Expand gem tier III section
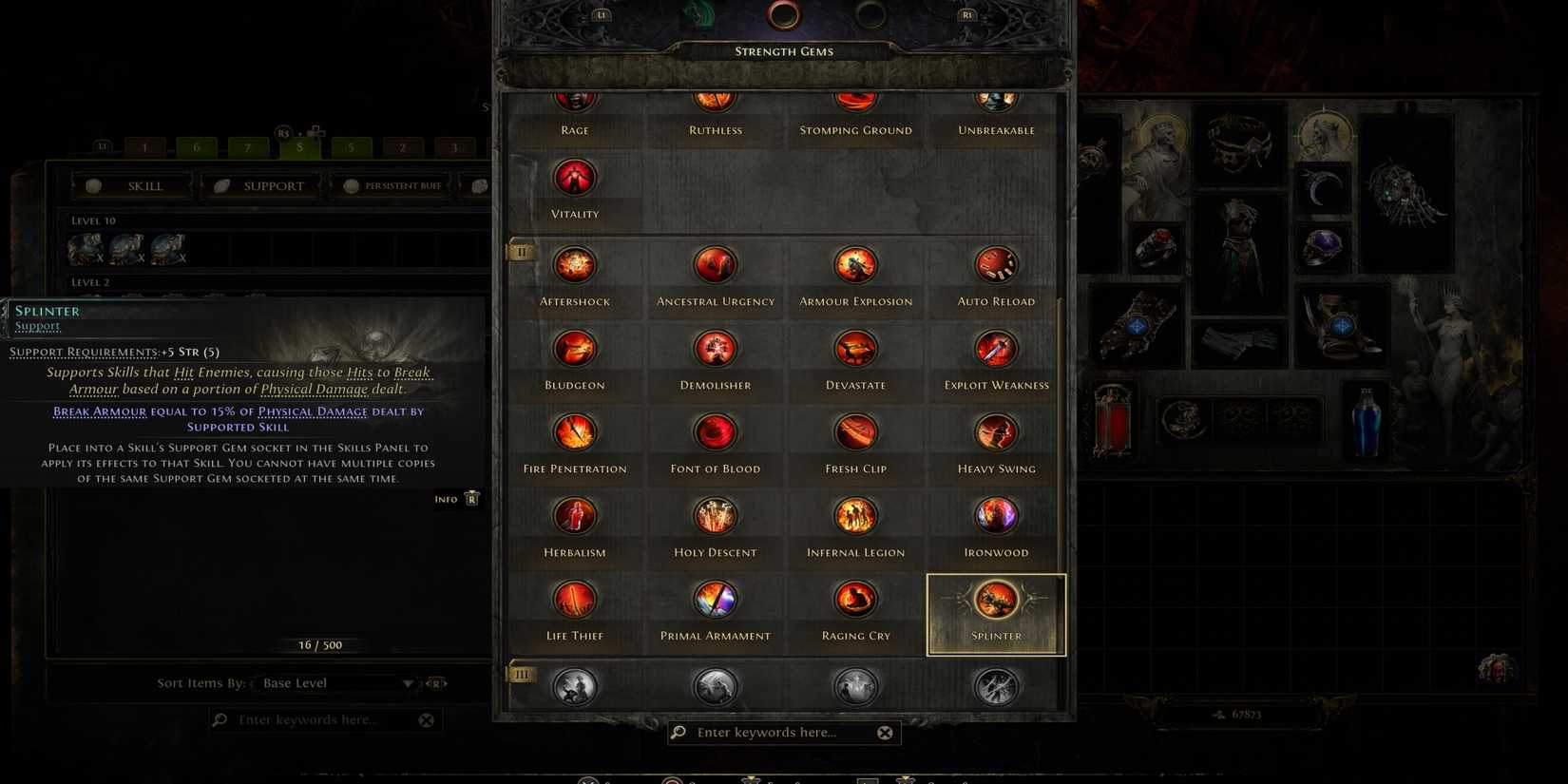This screenshot has height=784, width=1568. [x=521, y=674]
